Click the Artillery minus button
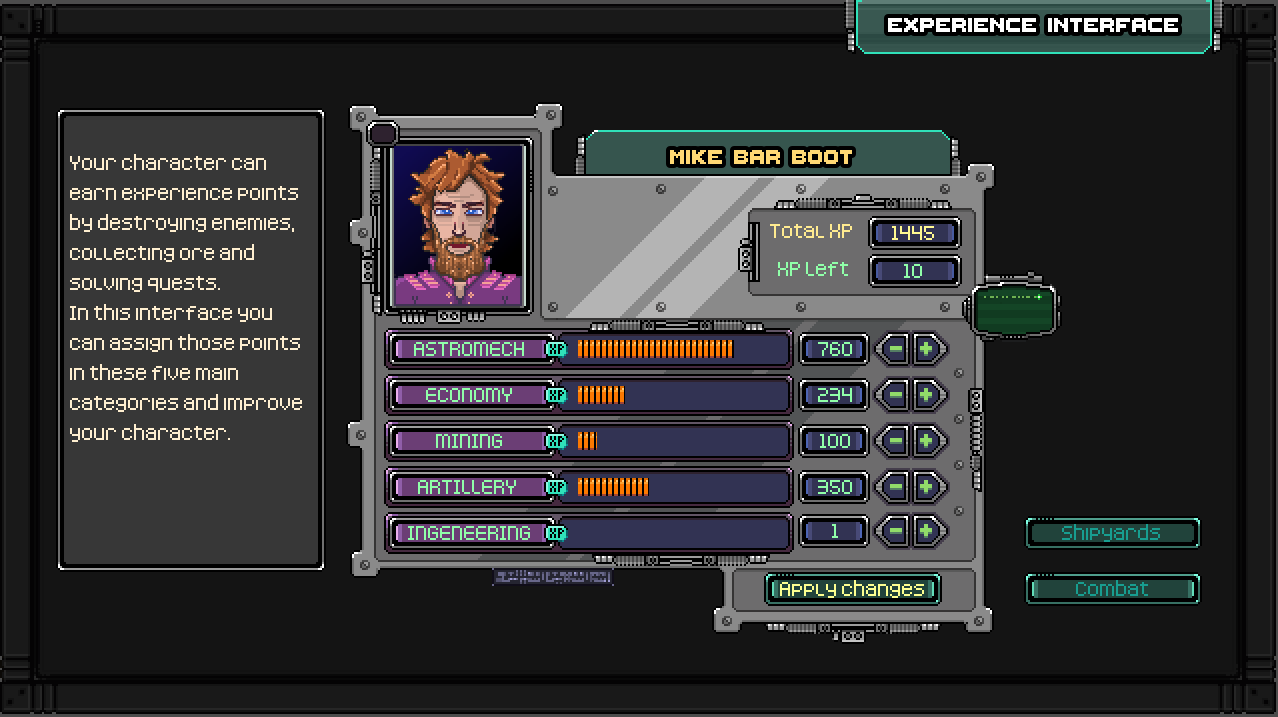 click(895, 487)
